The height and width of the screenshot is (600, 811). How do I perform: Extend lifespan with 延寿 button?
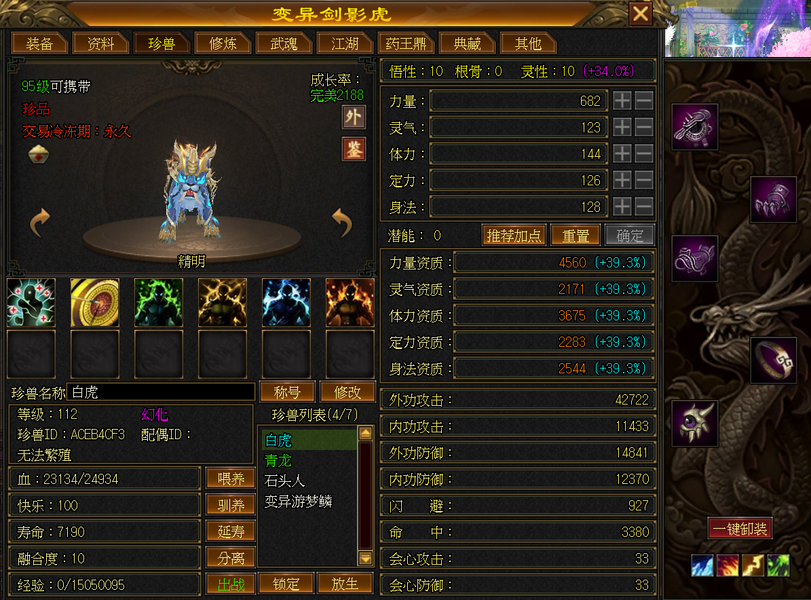(231, 531)
